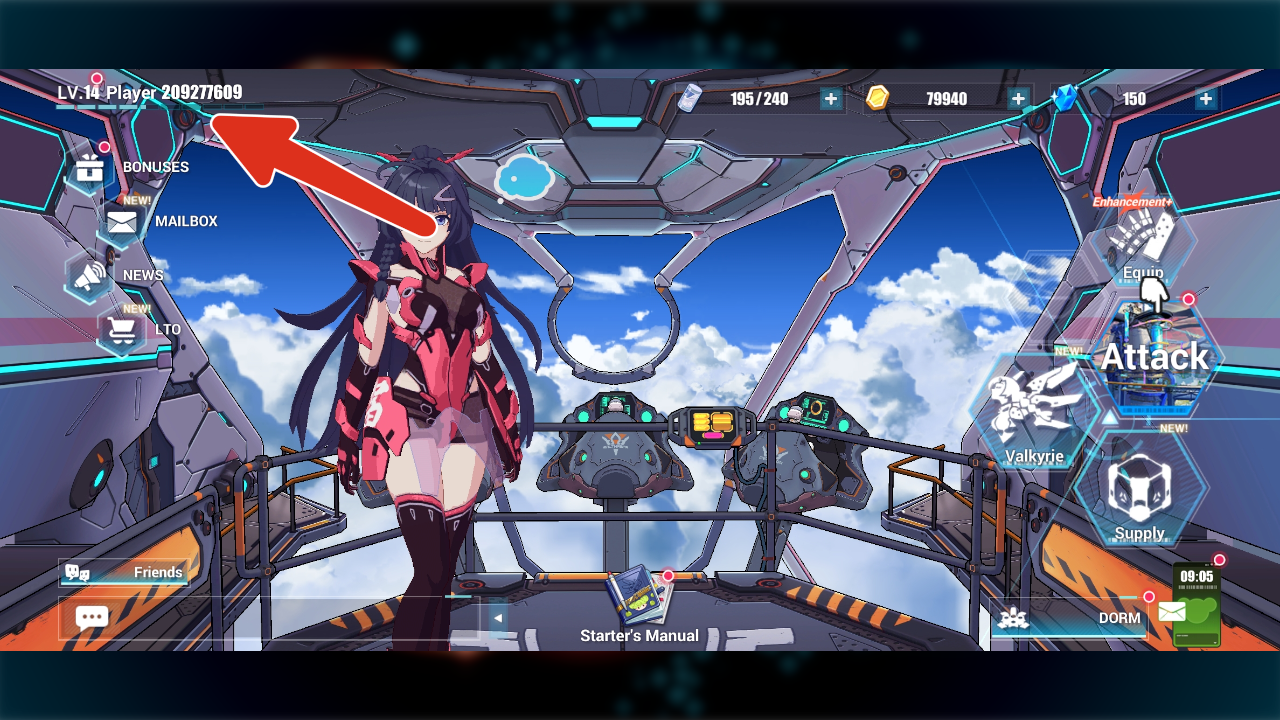
Task: Open the Mailbox
Action: pos(122,222)
